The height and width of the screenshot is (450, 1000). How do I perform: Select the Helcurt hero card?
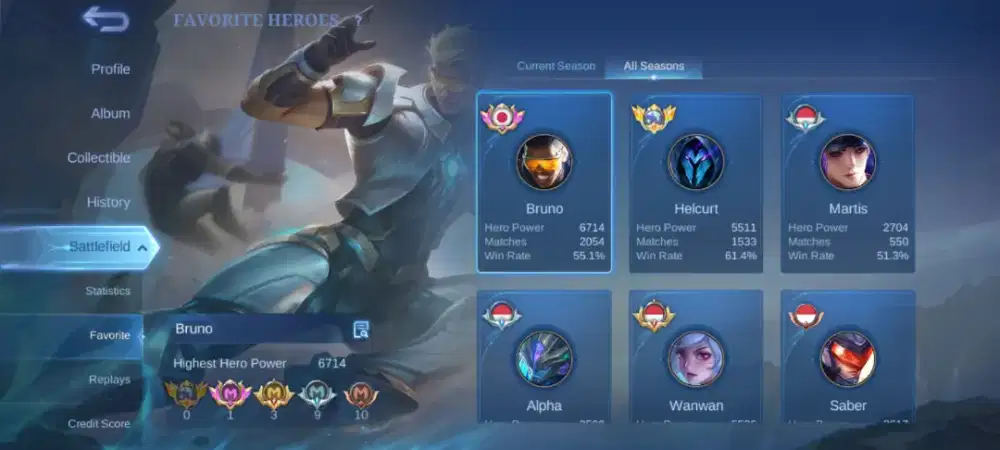(696, 182)
